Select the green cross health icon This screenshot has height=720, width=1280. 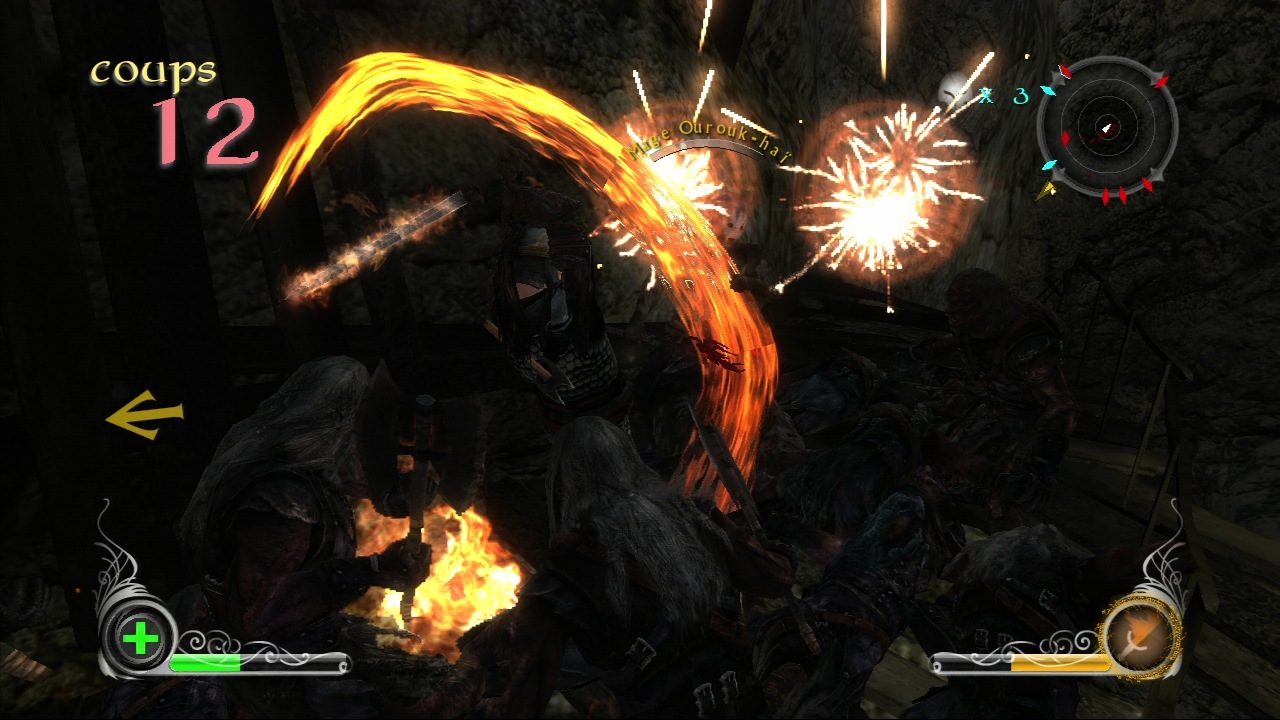(139, 638)
